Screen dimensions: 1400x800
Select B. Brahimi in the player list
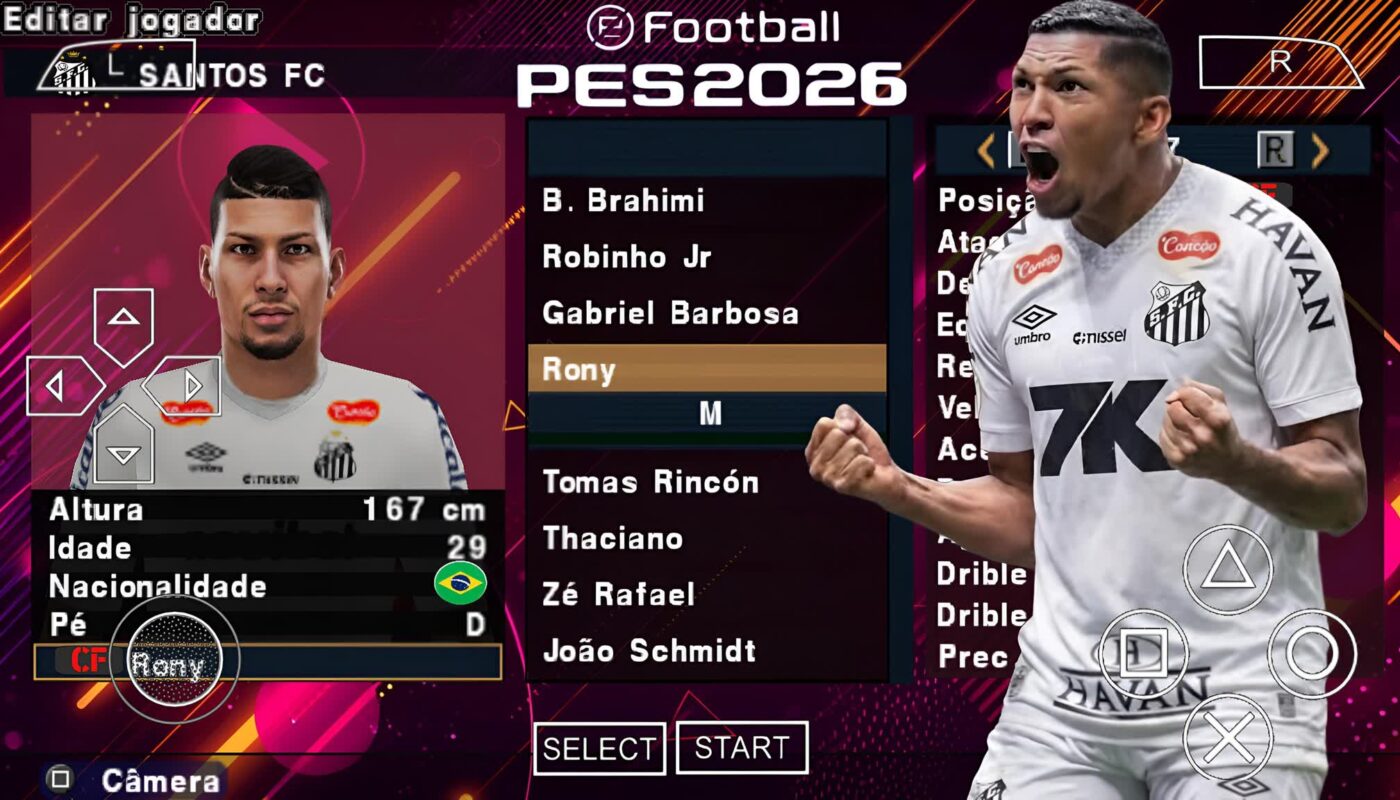(623, 201)
